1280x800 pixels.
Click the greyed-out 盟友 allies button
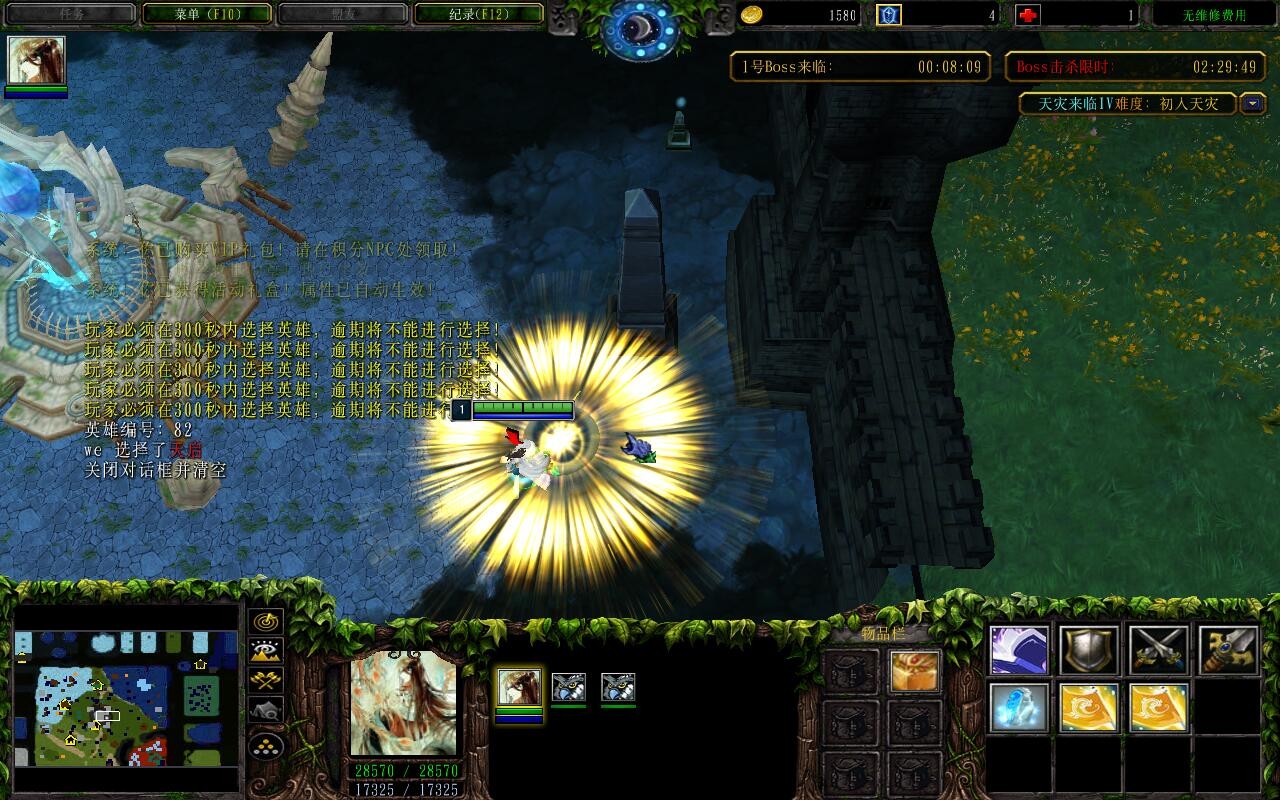coord(342,14)
